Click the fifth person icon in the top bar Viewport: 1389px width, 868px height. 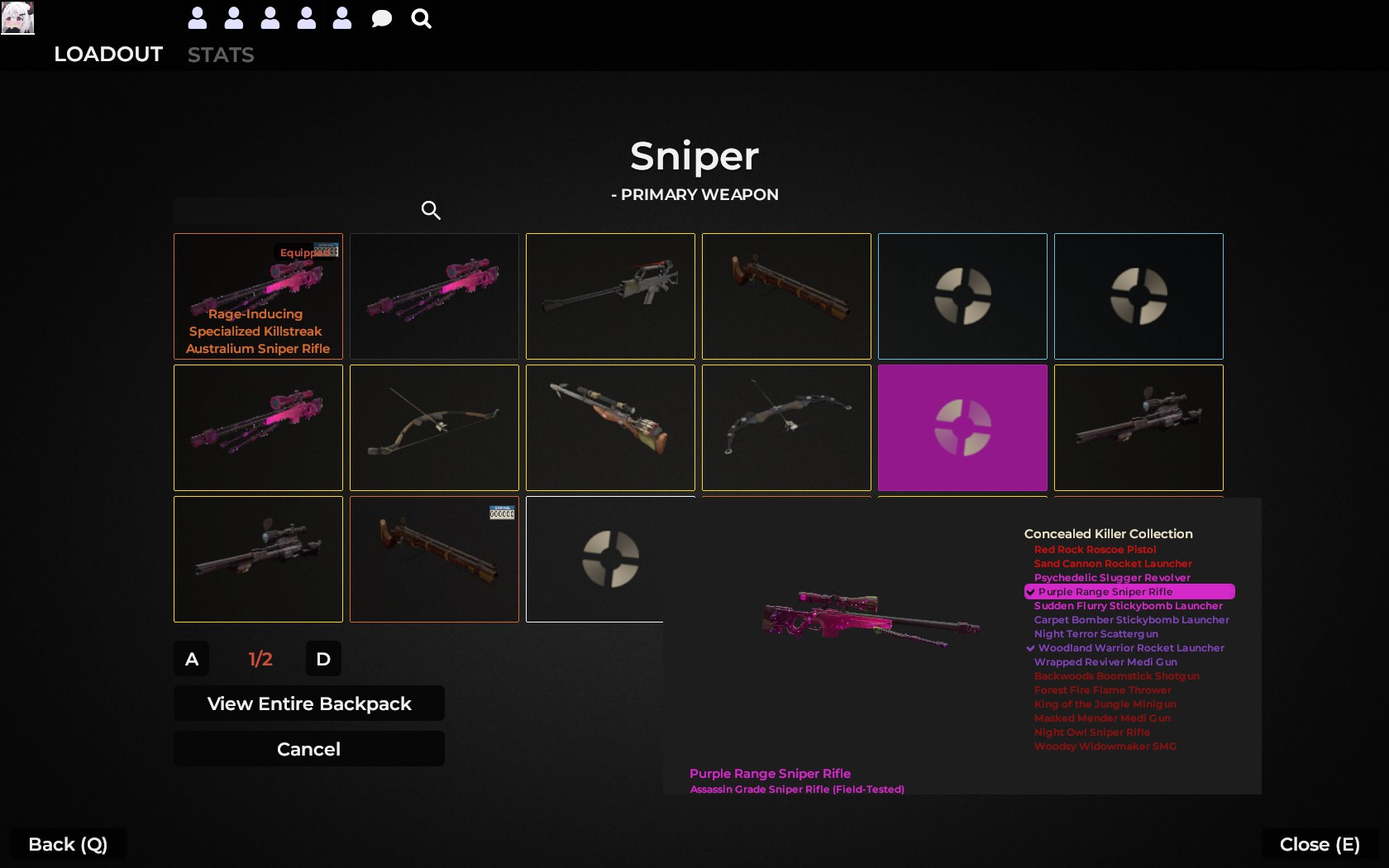342,18
